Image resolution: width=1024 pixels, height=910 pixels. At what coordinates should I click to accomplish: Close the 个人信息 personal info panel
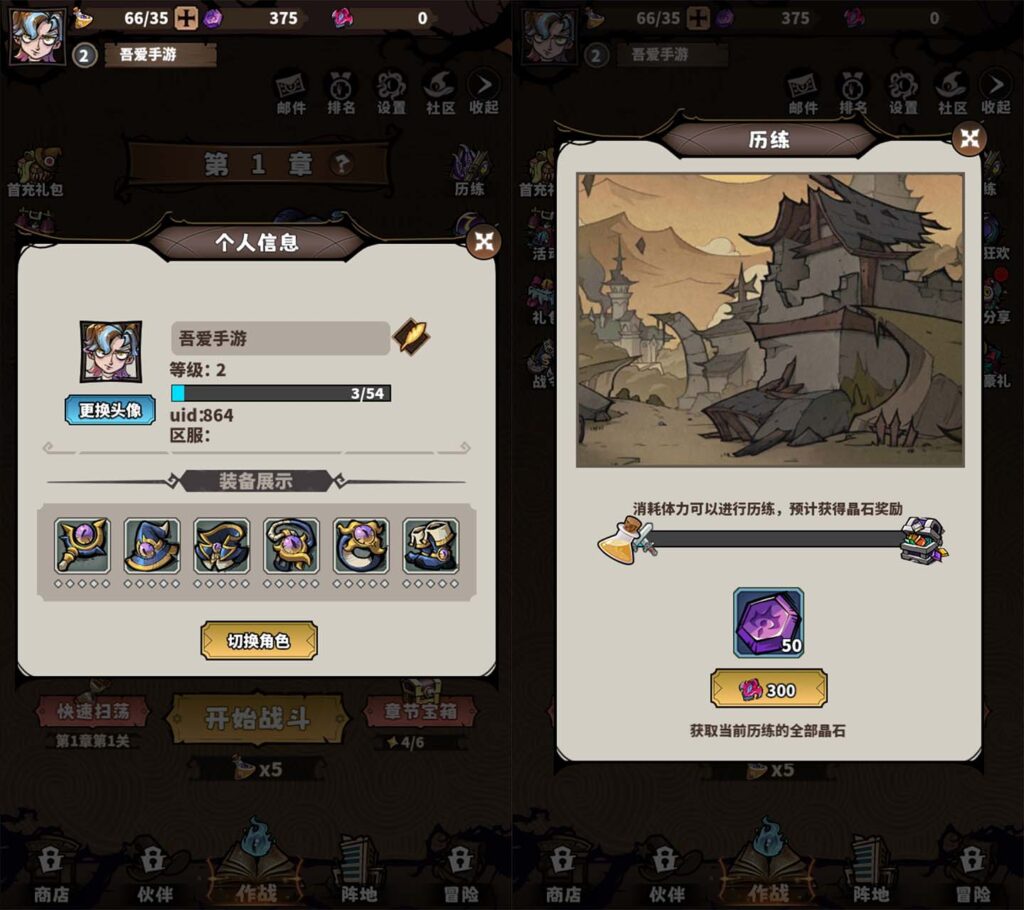click(x=484, y=241)
